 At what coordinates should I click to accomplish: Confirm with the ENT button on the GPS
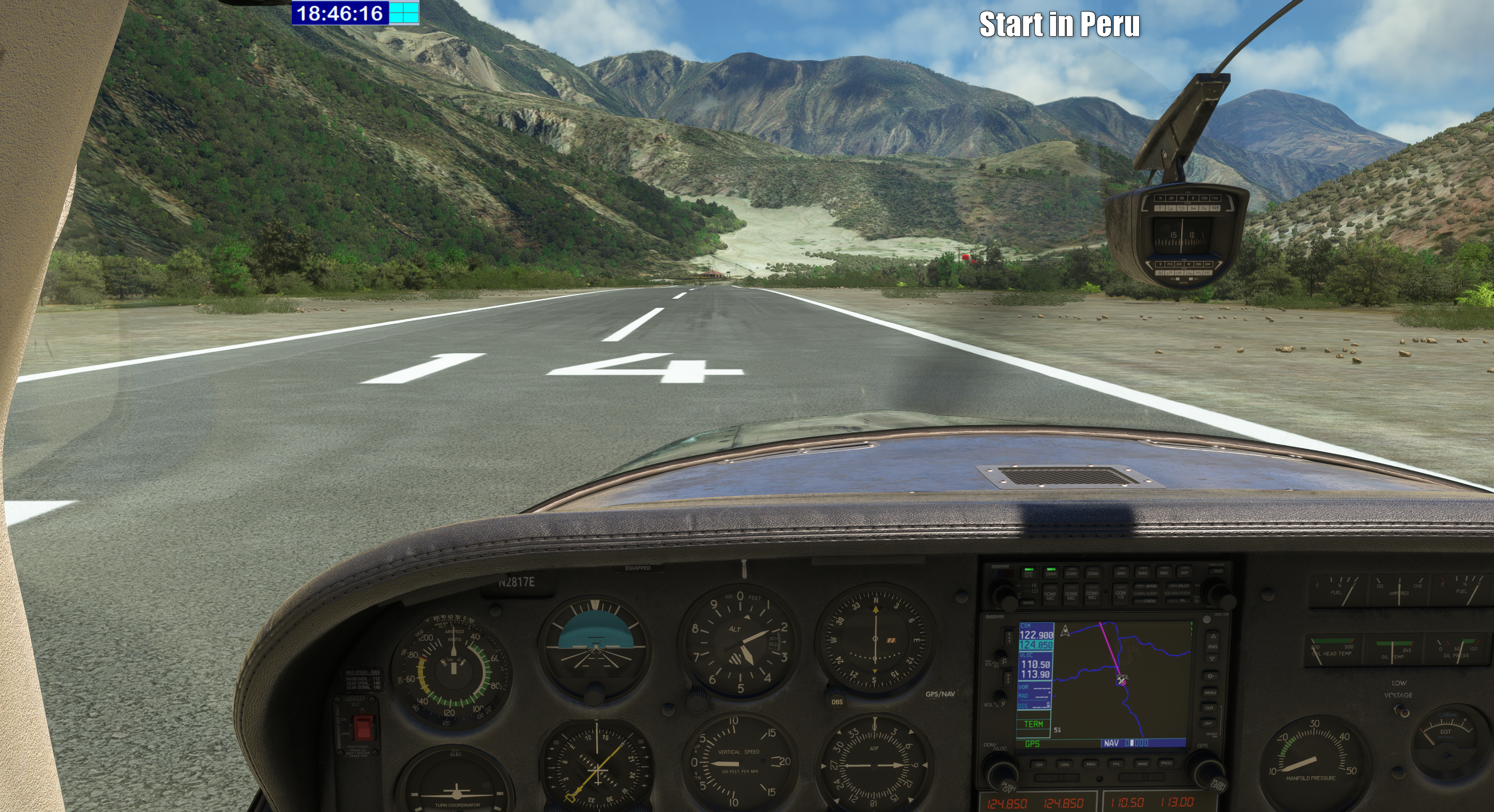click(x=1209, y=723)
